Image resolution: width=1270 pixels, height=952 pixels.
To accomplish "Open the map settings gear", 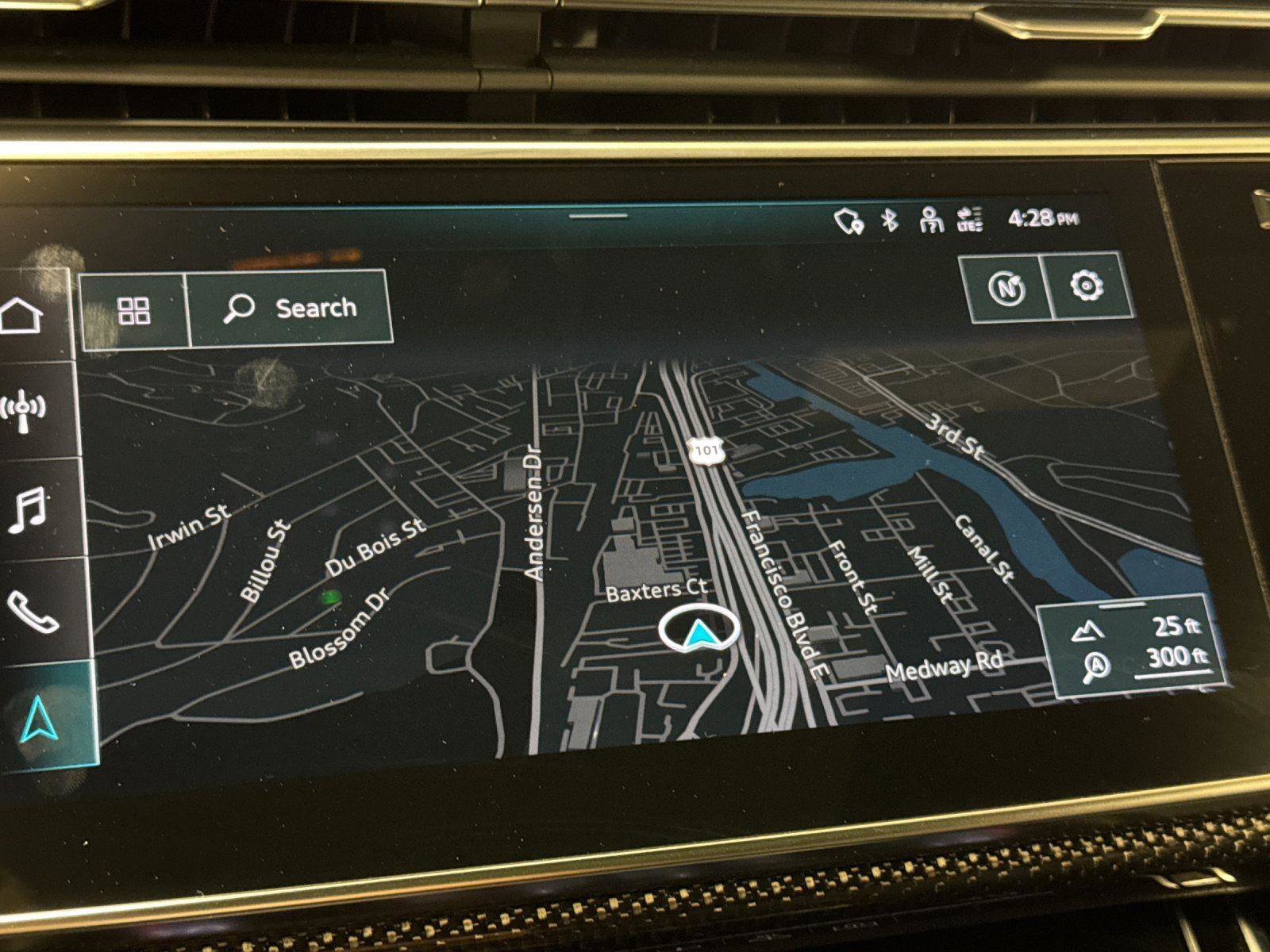I will pyautogui.click(x=1087, y=285).
